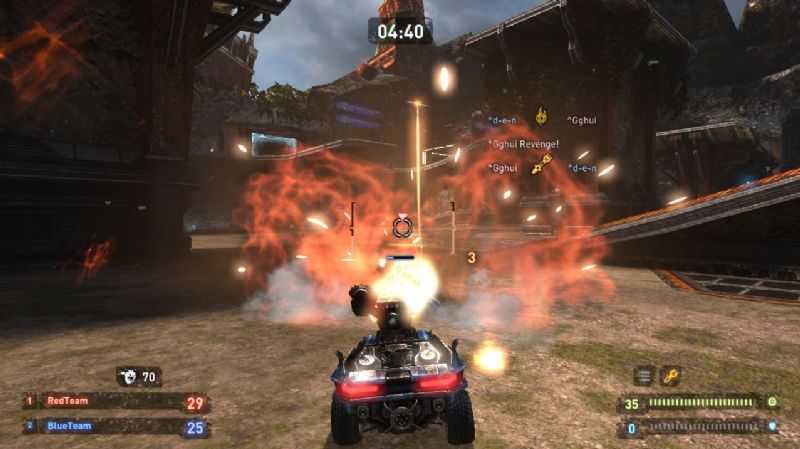This screenshot has width=800, height=449.
Task: Click the green circular icon beside the 35 bar
Action: coord(772,403)
